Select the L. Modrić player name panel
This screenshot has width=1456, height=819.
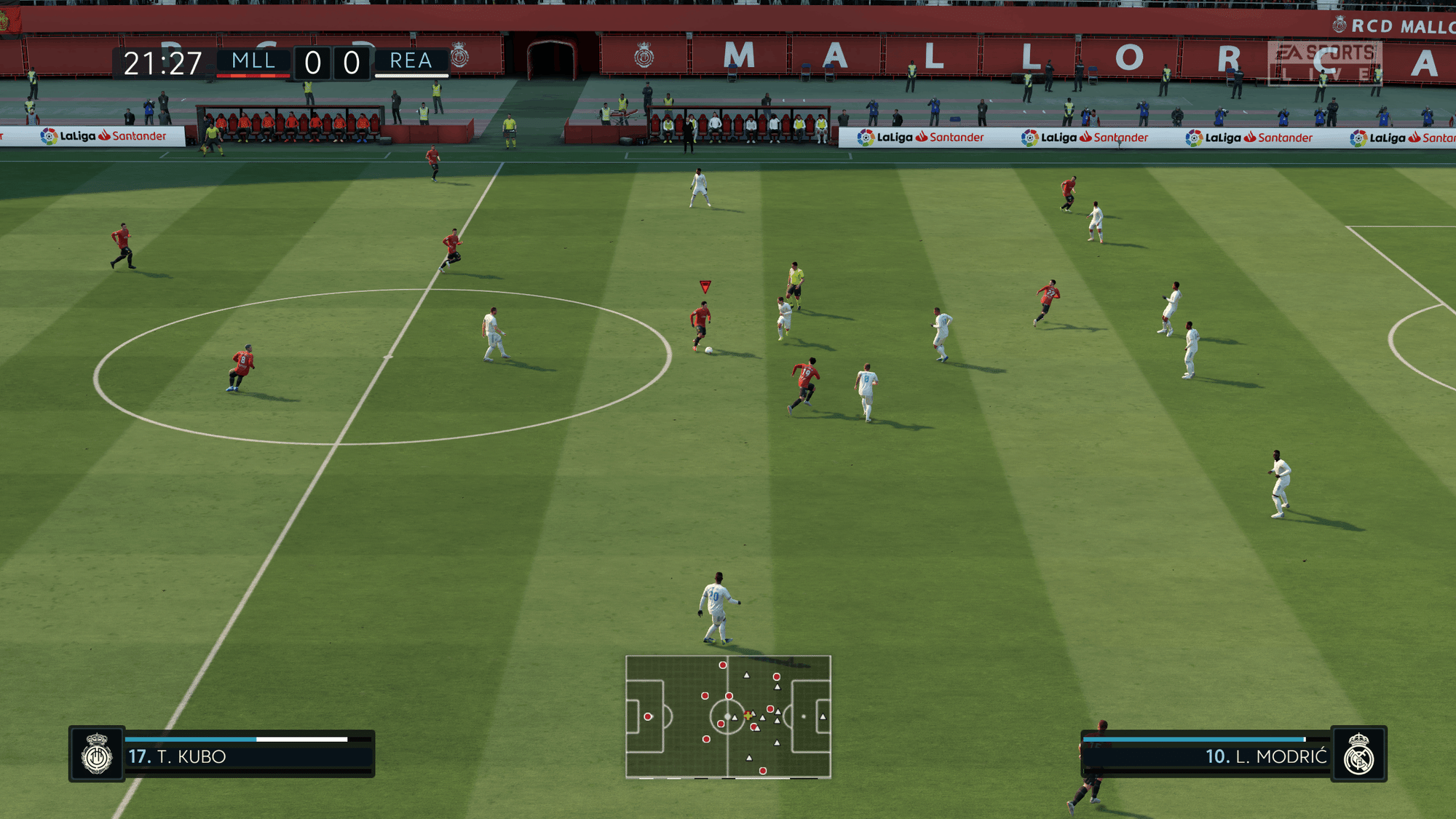[1206, 756]
